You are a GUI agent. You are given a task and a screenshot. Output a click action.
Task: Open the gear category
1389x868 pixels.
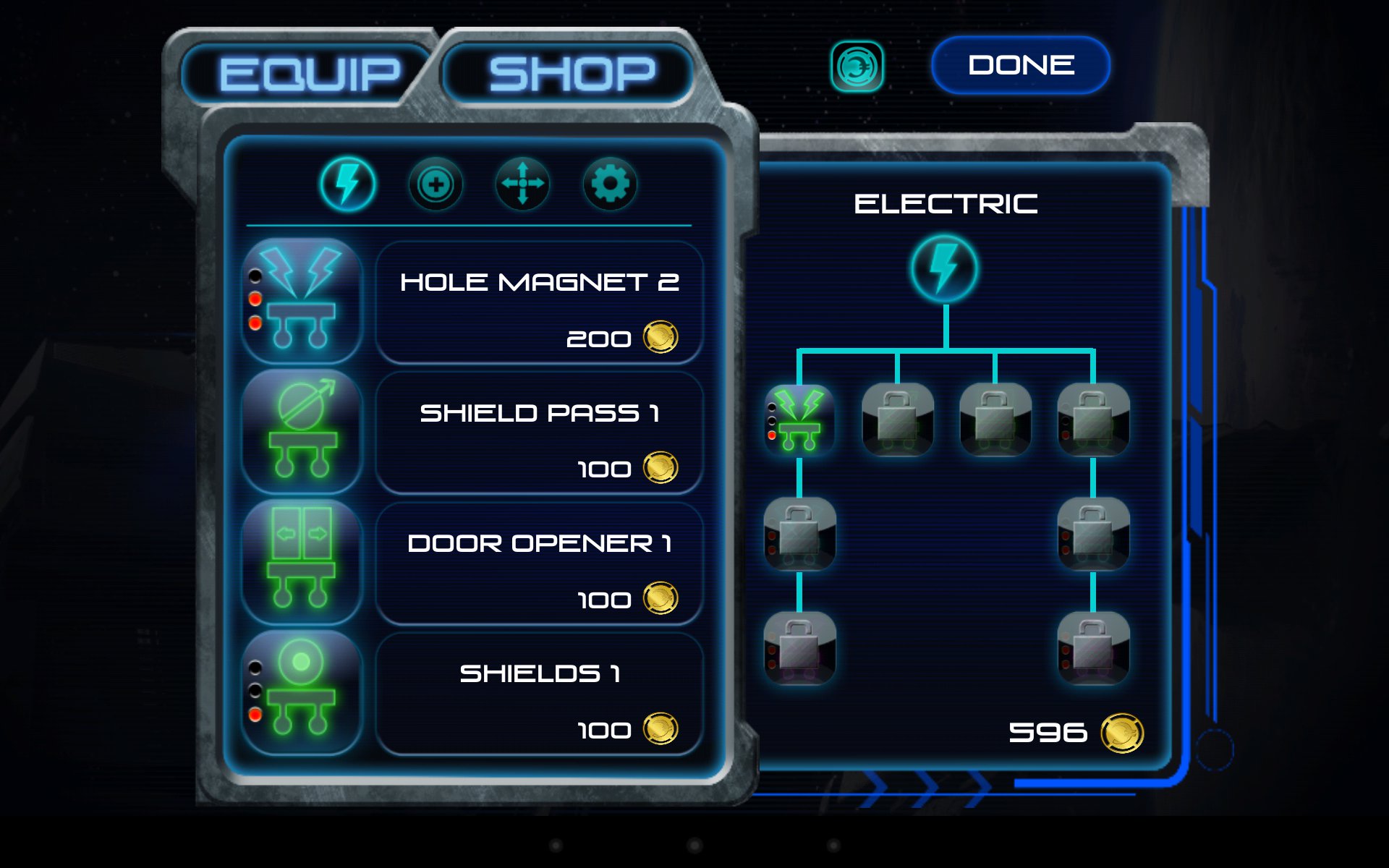610,184
